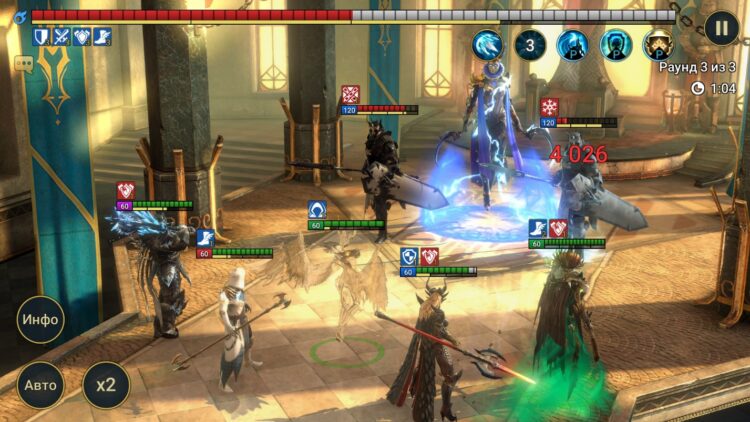
Task: Select the golden-framed passive skill icon
Action: click(658, 44)
